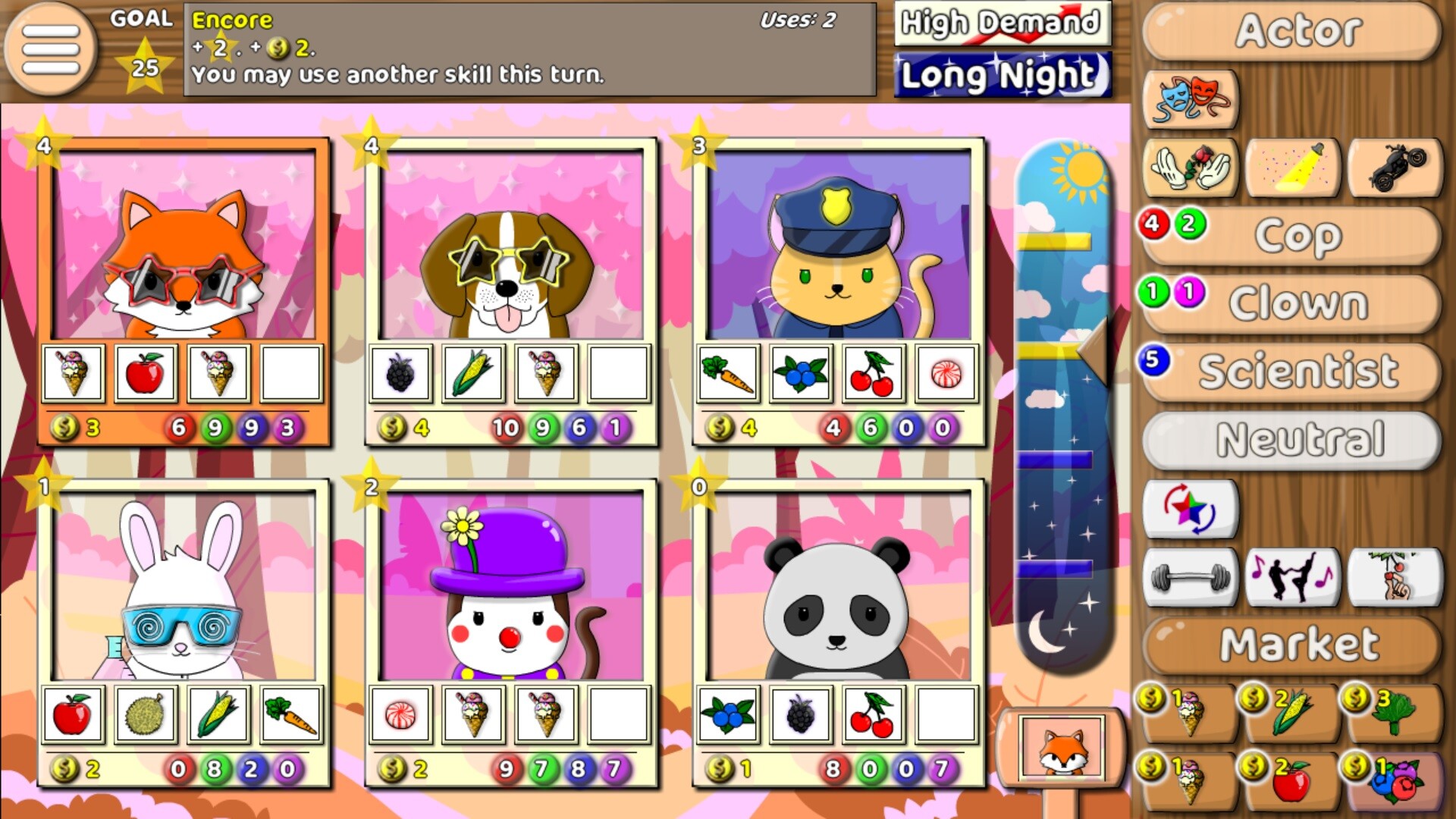
Task: Activate the confetti spotlight skill
Action: coord(1294,168)
